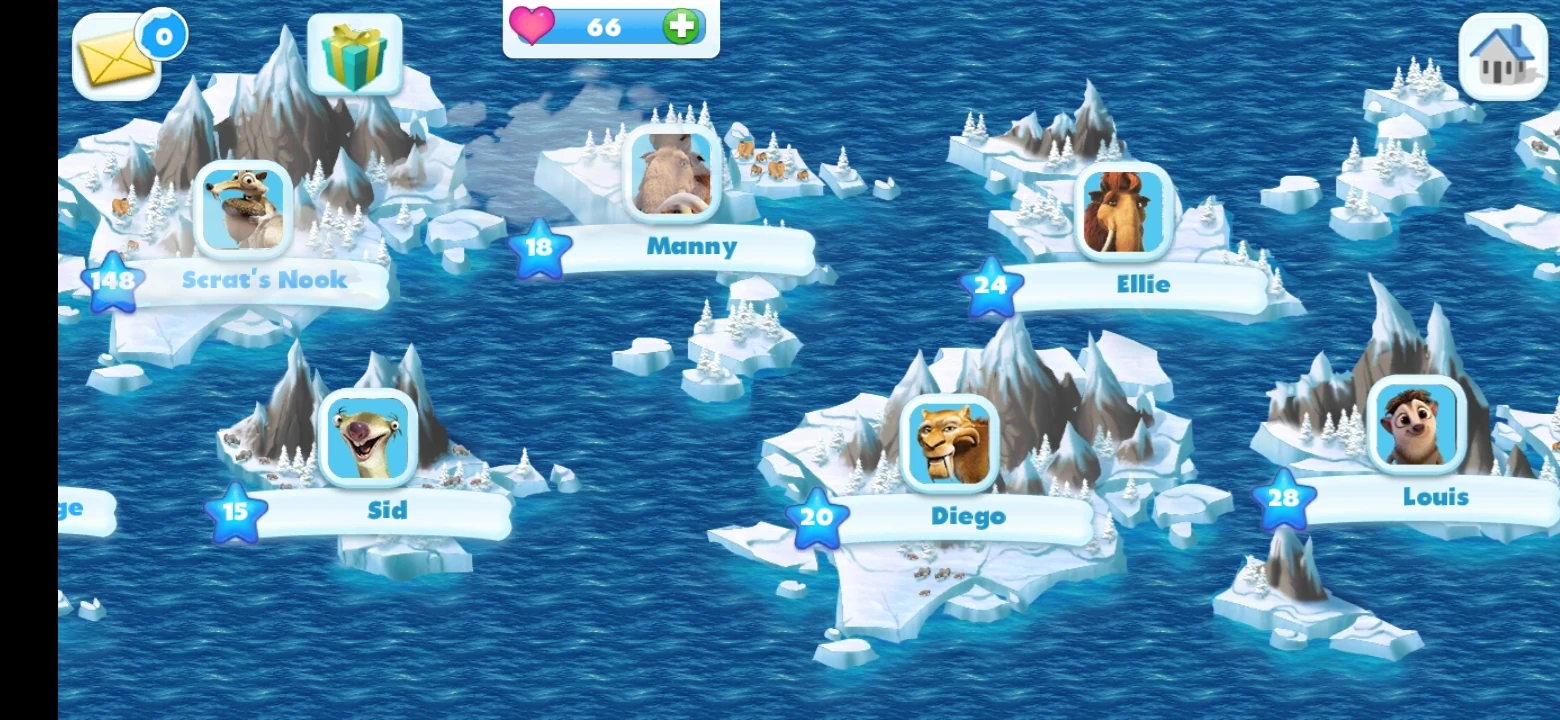Screen dimensions: 1560x720
Task: Tap the level 15 star near Sid
Action: tap(236, 514)
